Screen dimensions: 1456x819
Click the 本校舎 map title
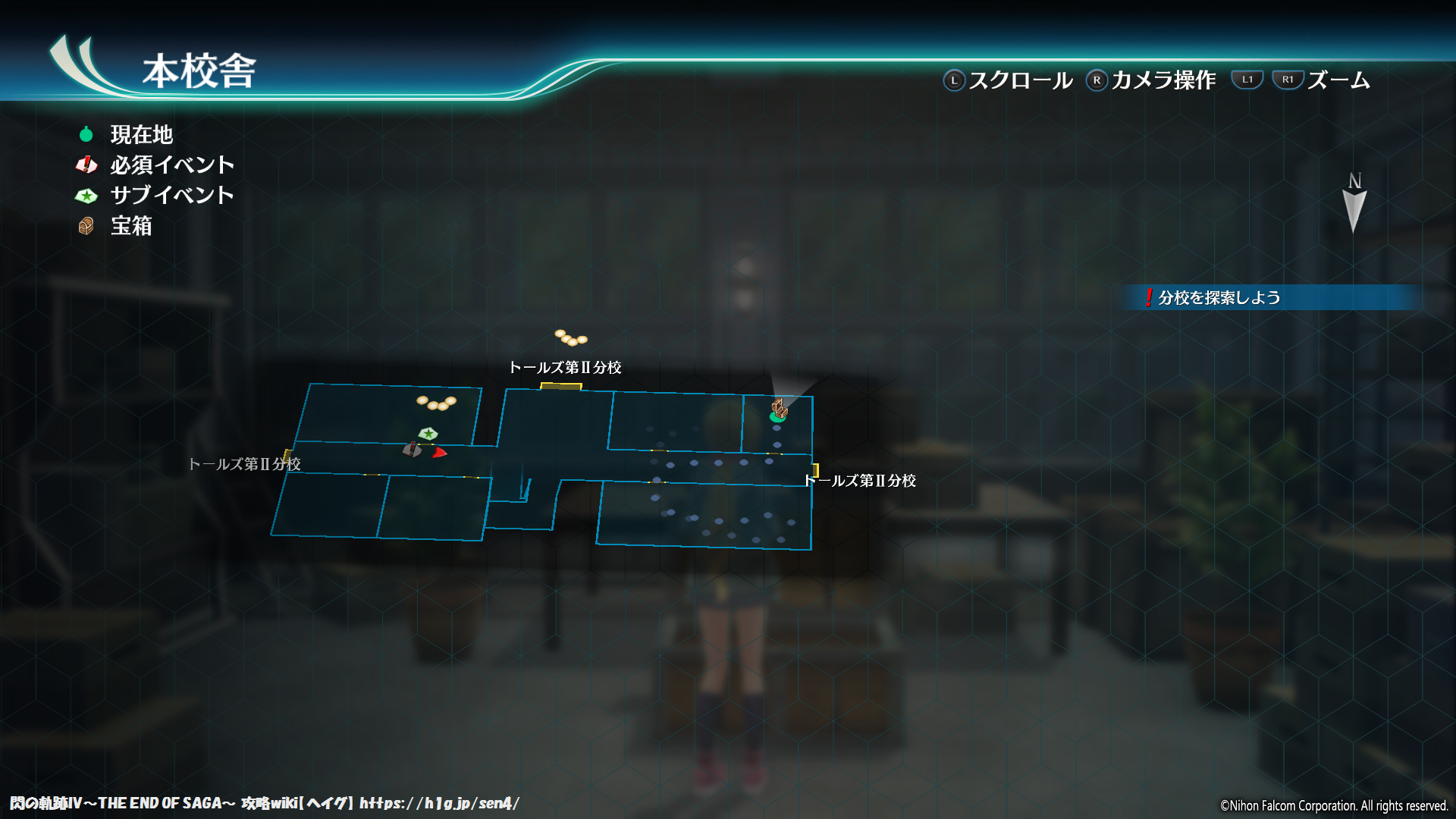(199, 71)
